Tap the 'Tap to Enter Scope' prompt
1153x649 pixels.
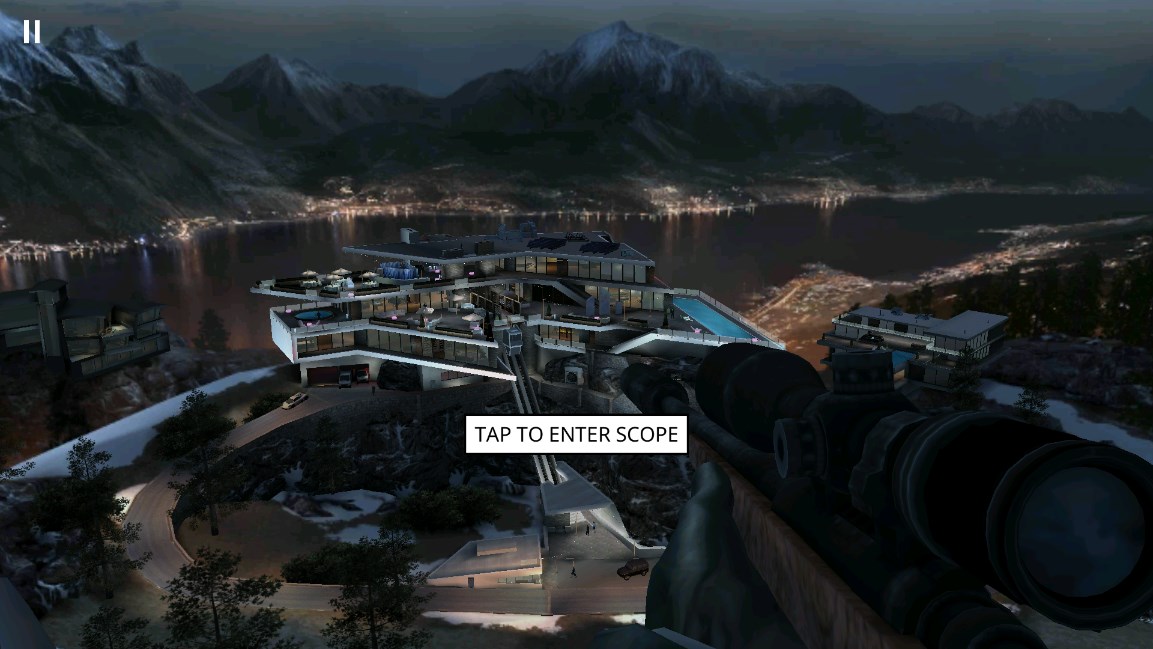576,435
